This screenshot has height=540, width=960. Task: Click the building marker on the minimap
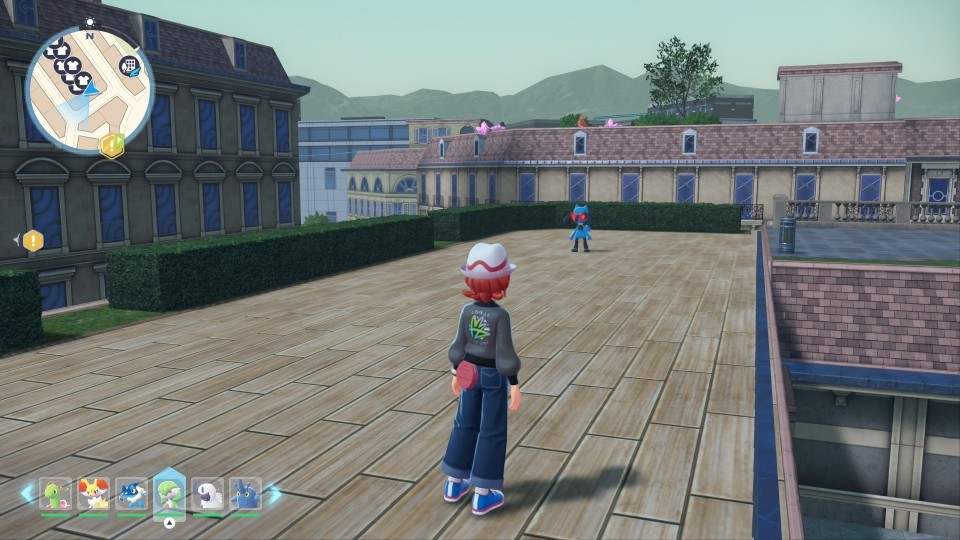point(128,66)
